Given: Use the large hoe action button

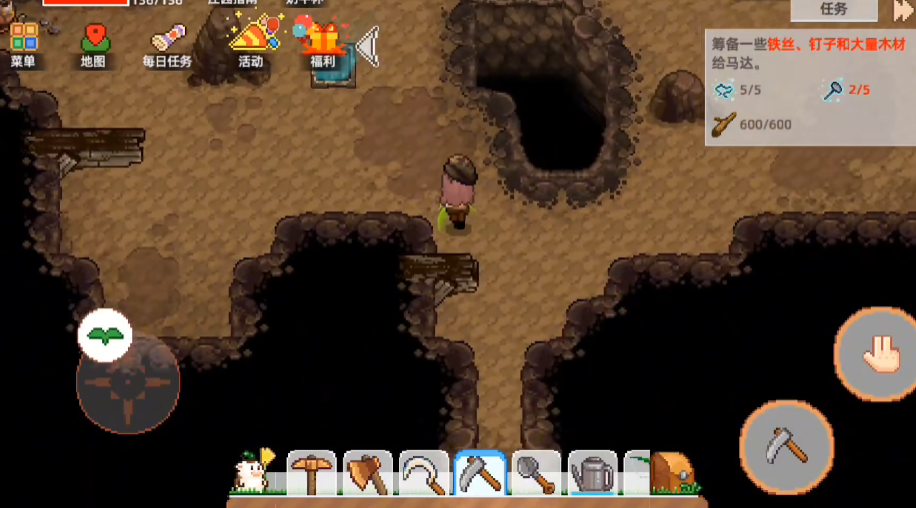Looking at the screenshot, I should click(787, 447).
